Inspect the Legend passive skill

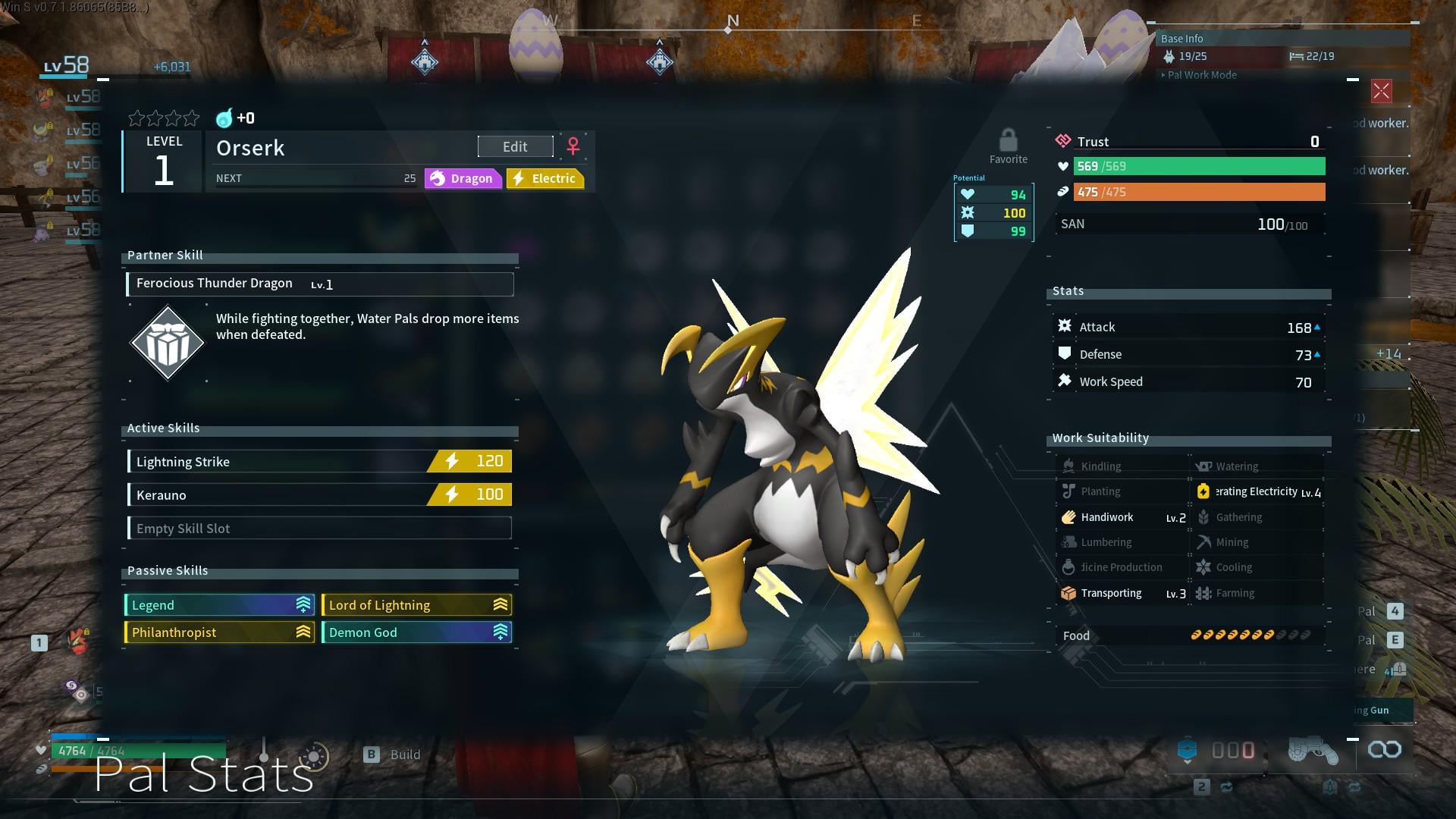[219, 604]
